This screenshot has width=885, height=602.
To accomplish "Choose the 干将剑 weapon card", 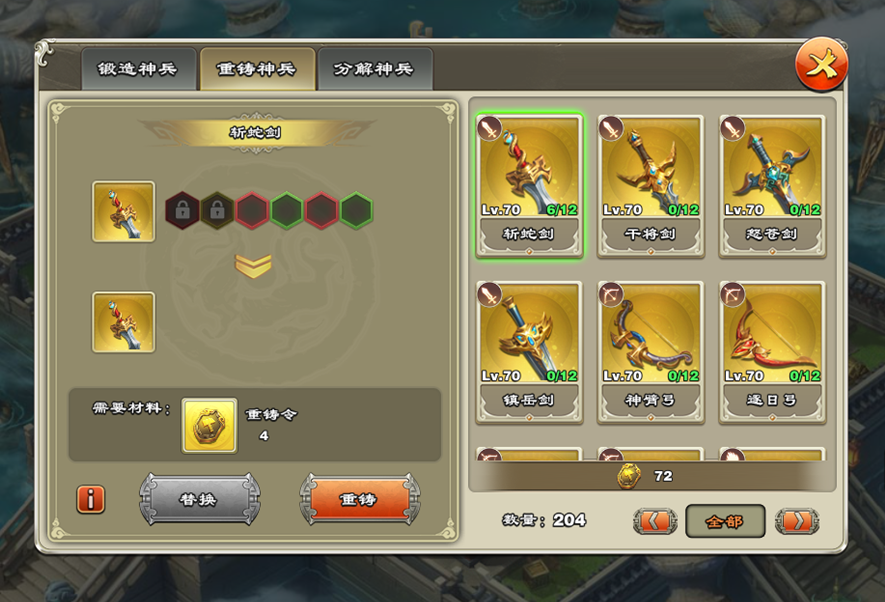I will (x=651, y=185).
